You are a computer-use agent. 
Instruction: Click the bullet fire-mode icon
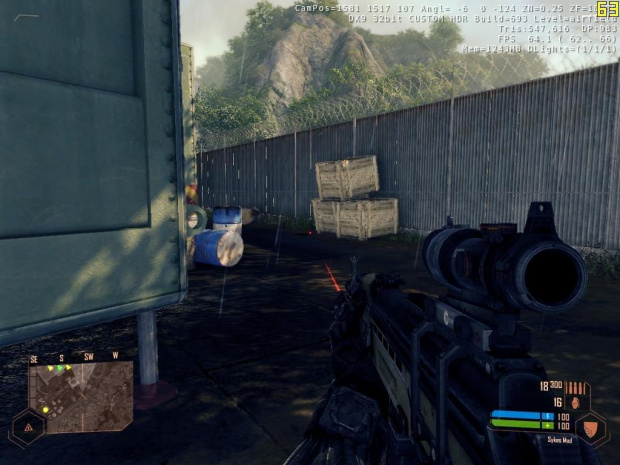coord(577,387)
